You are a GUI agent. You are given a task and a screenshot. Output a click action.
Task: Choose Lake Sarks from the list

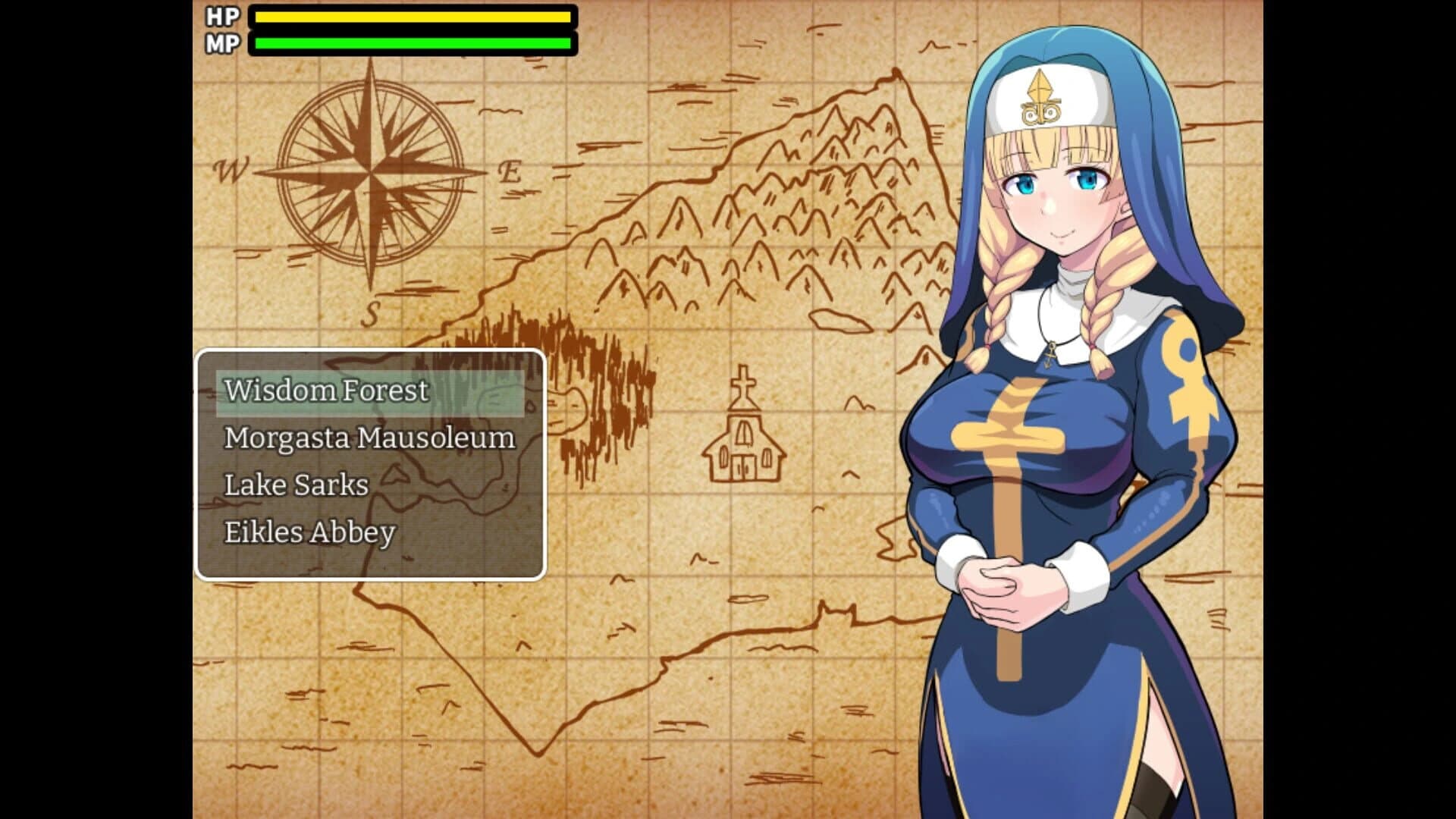(x=296, y=484)
